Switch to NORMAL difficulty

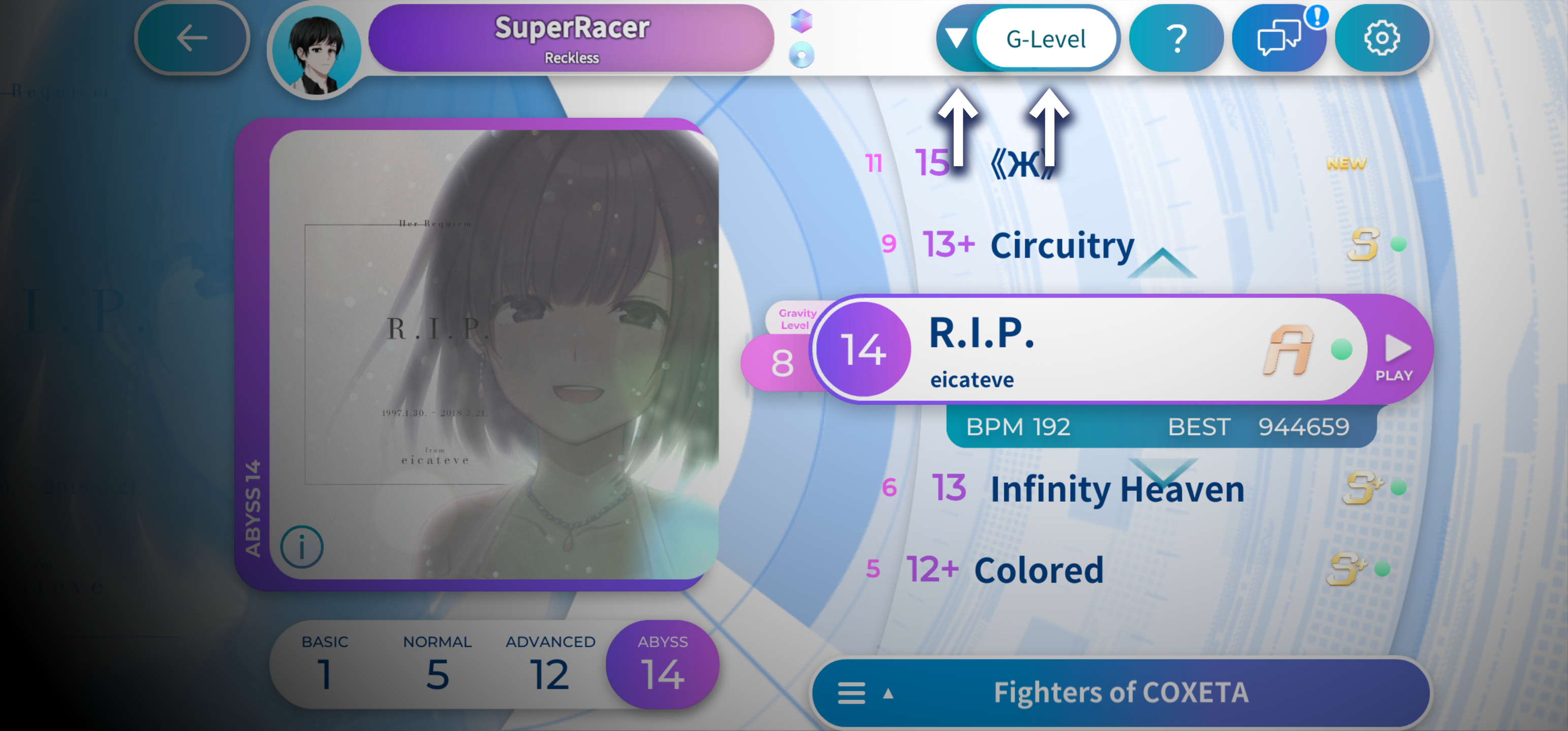click(437, 664)
